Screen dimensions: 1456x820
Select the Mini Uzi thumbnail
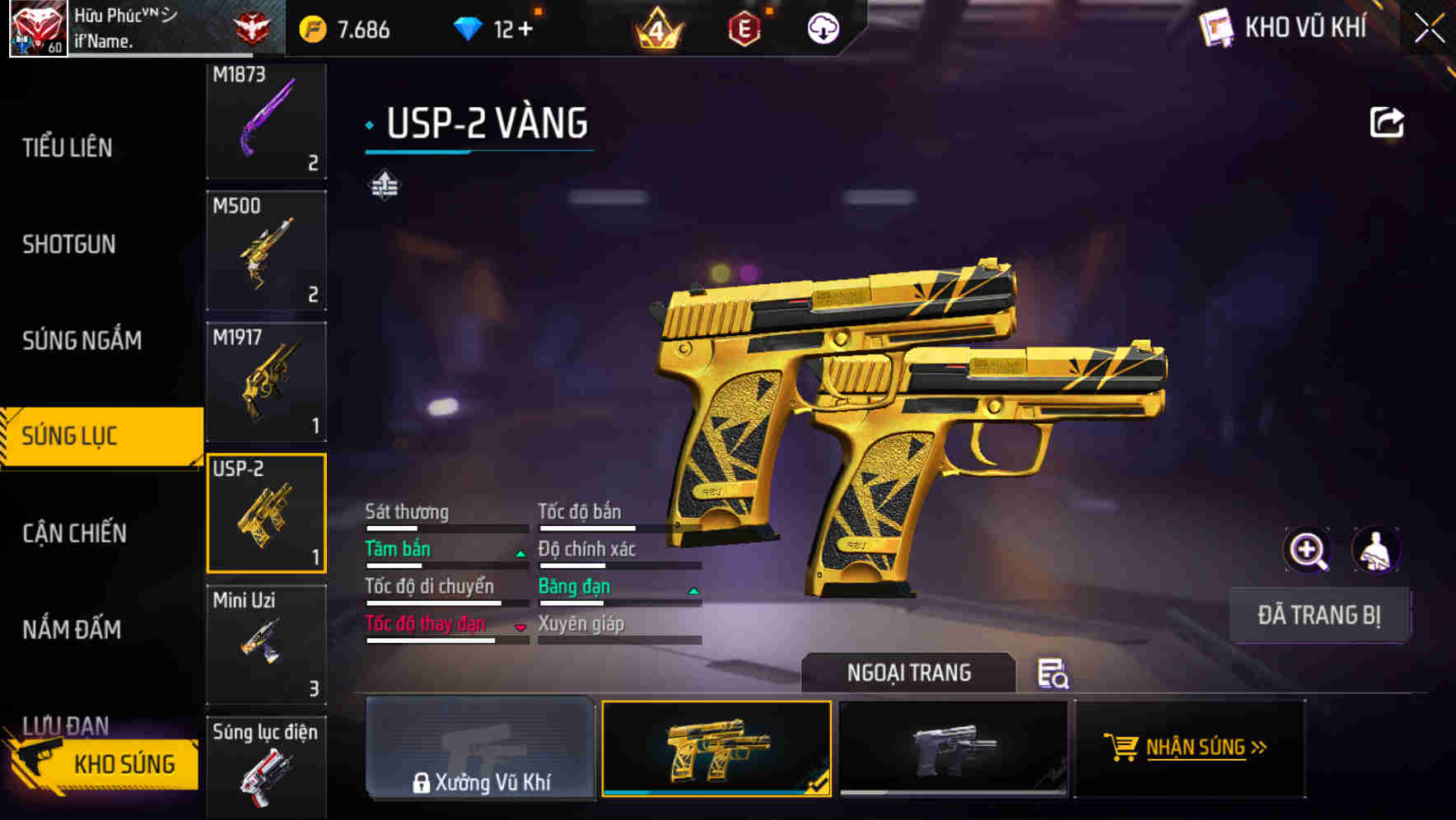266,644
